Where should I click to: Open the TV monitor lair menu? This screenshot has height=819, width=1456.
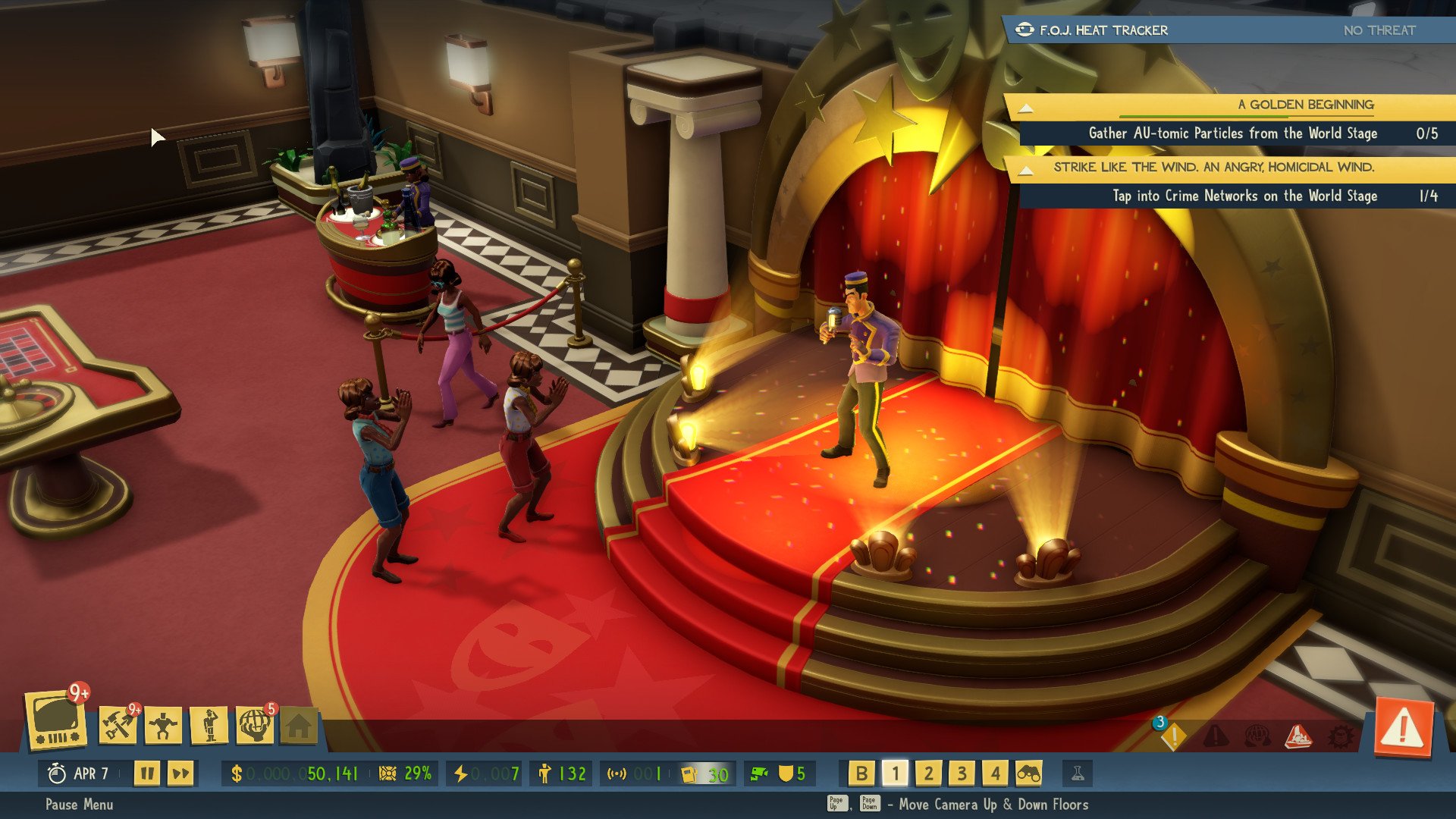[57, 720]
